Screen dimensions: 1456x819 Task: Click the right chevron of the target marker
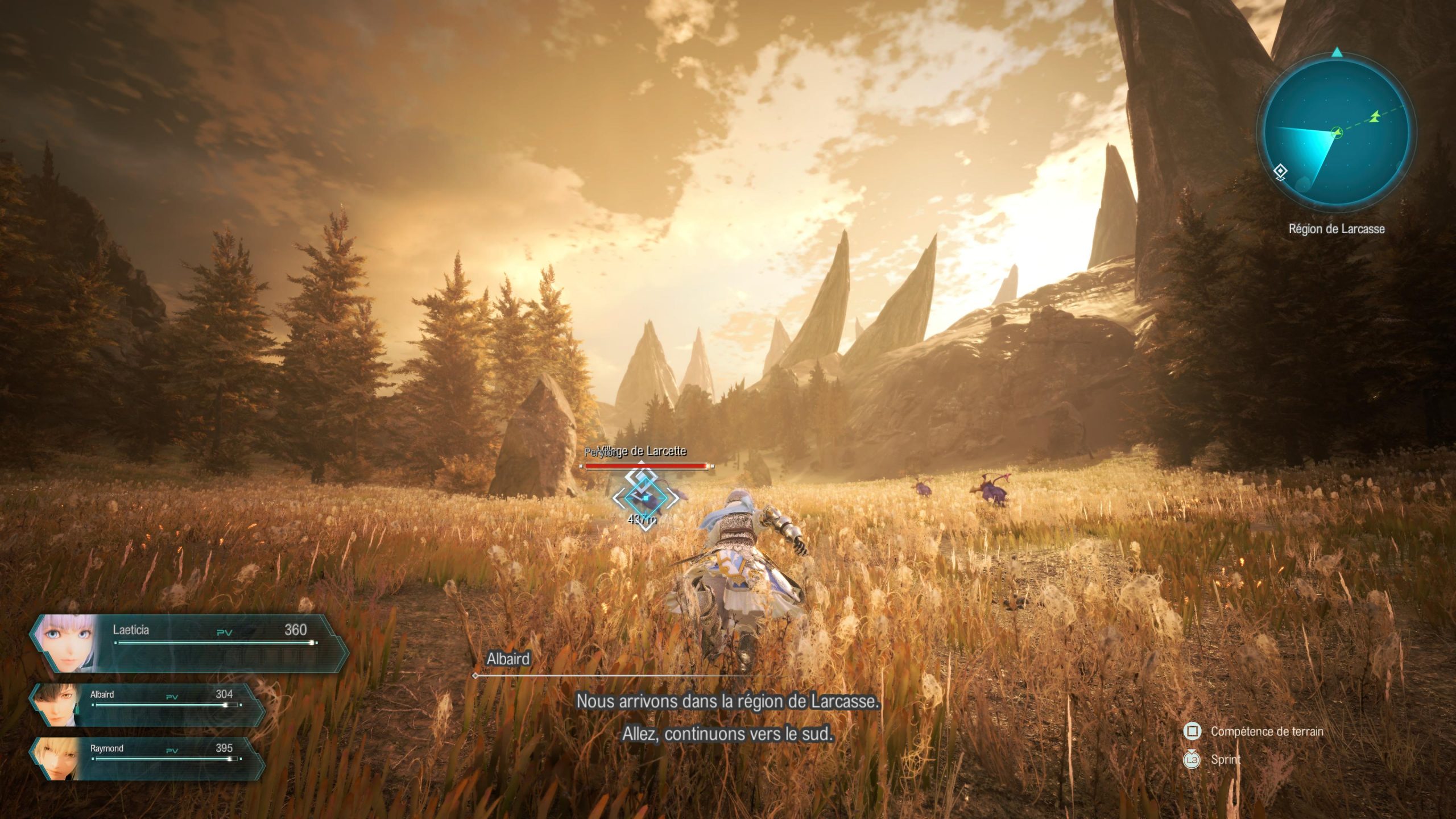672,499
